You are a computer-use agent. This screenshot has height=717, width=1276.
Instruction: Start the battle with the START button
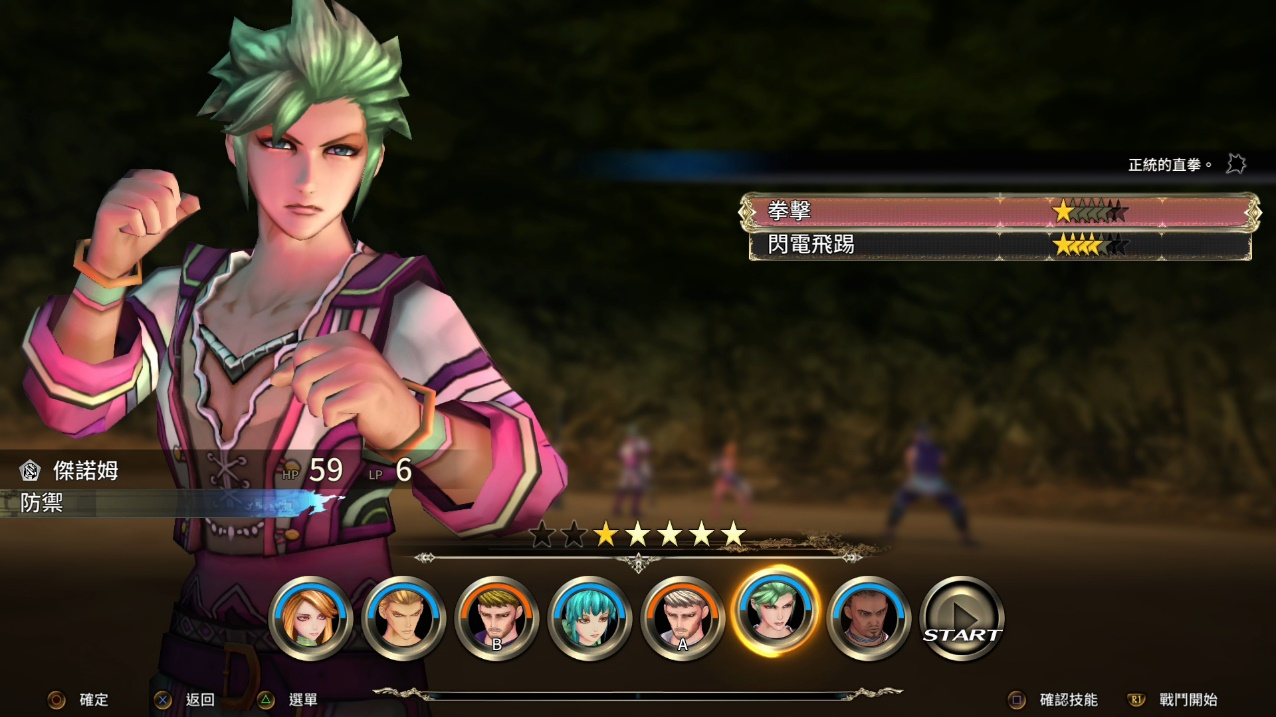[x=961, y=619]
